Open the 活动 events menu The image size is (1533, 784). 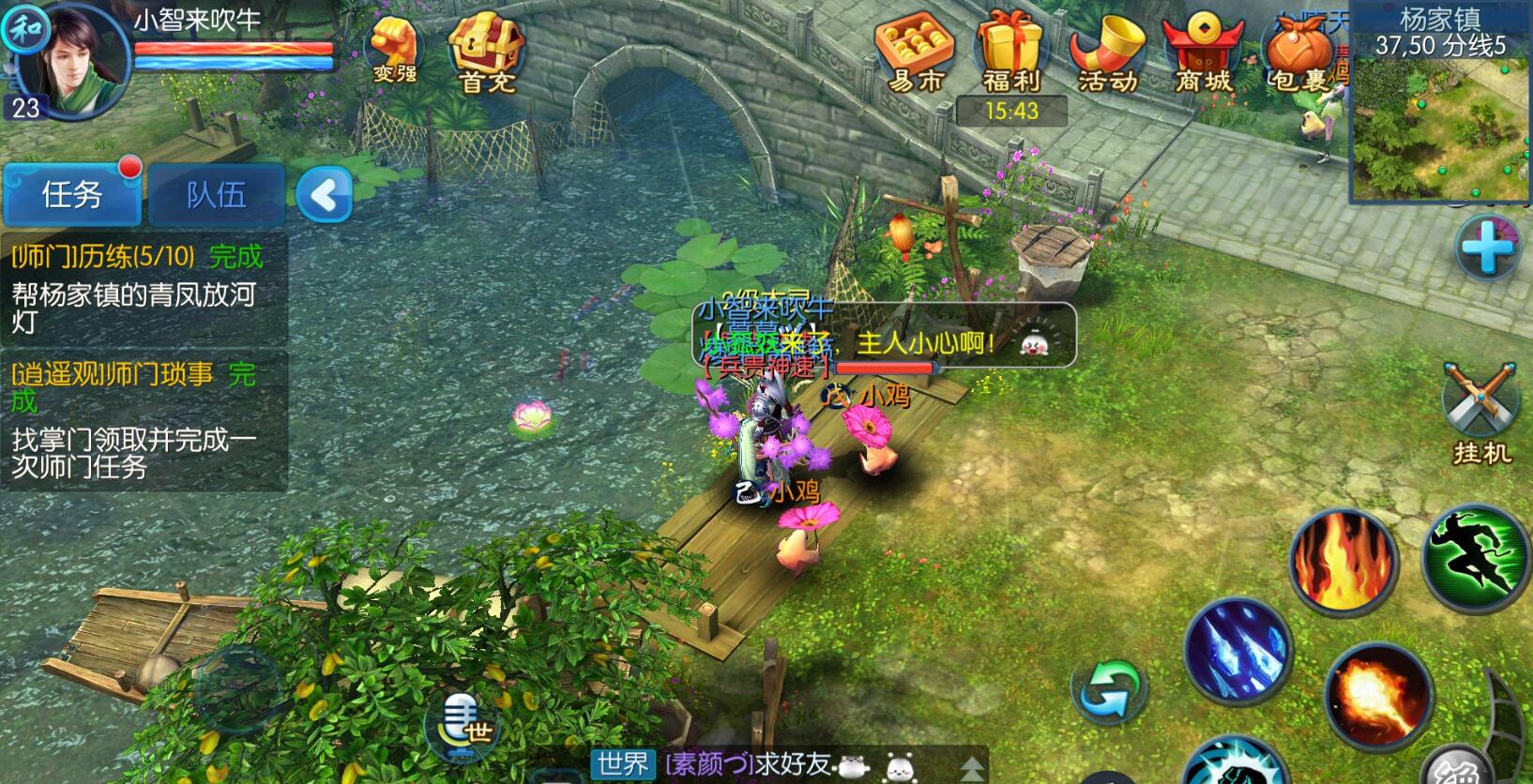1107,54
